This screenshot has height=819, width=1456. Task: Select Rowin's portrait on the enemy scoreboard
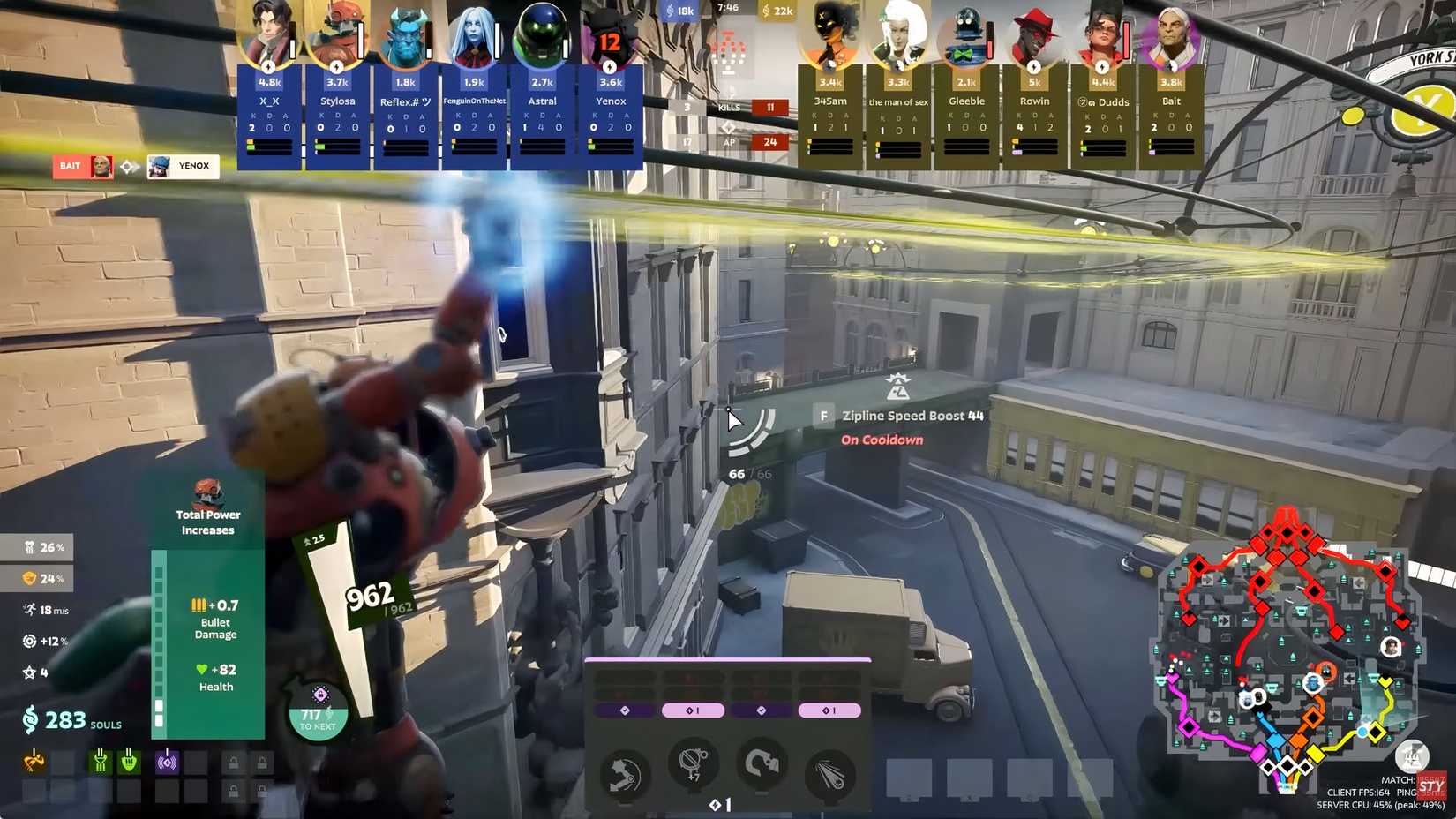(1033, 34)
